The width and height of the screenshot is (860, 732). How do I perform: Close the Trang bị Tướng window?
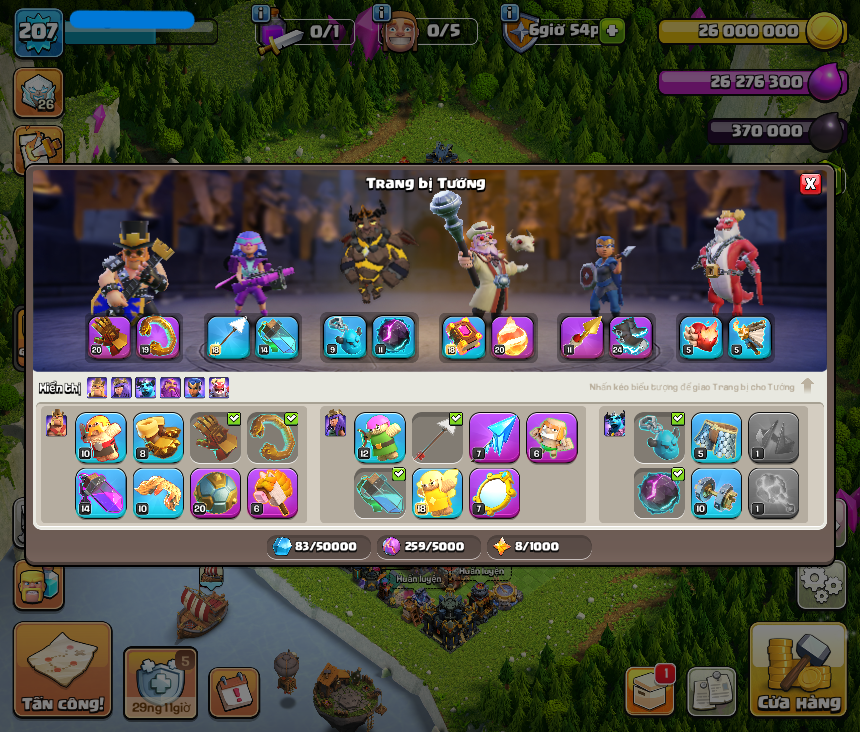810,183
